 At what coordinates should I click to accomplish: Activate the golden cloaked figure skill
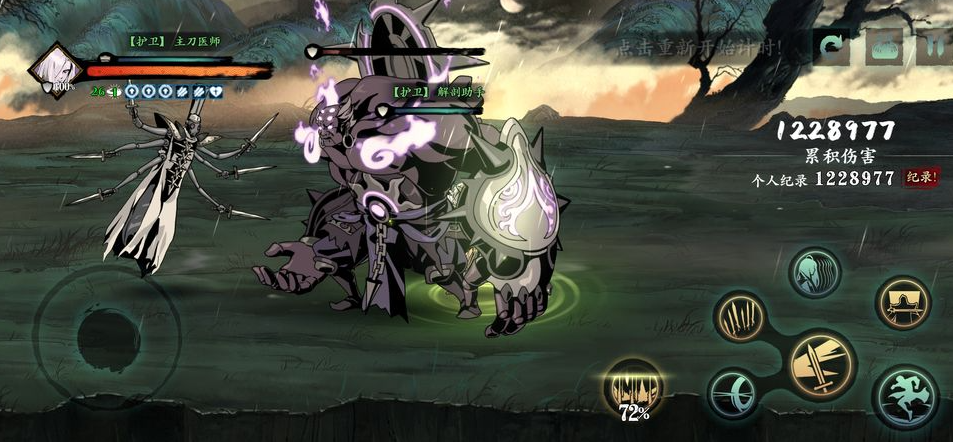tap(904, 302)
